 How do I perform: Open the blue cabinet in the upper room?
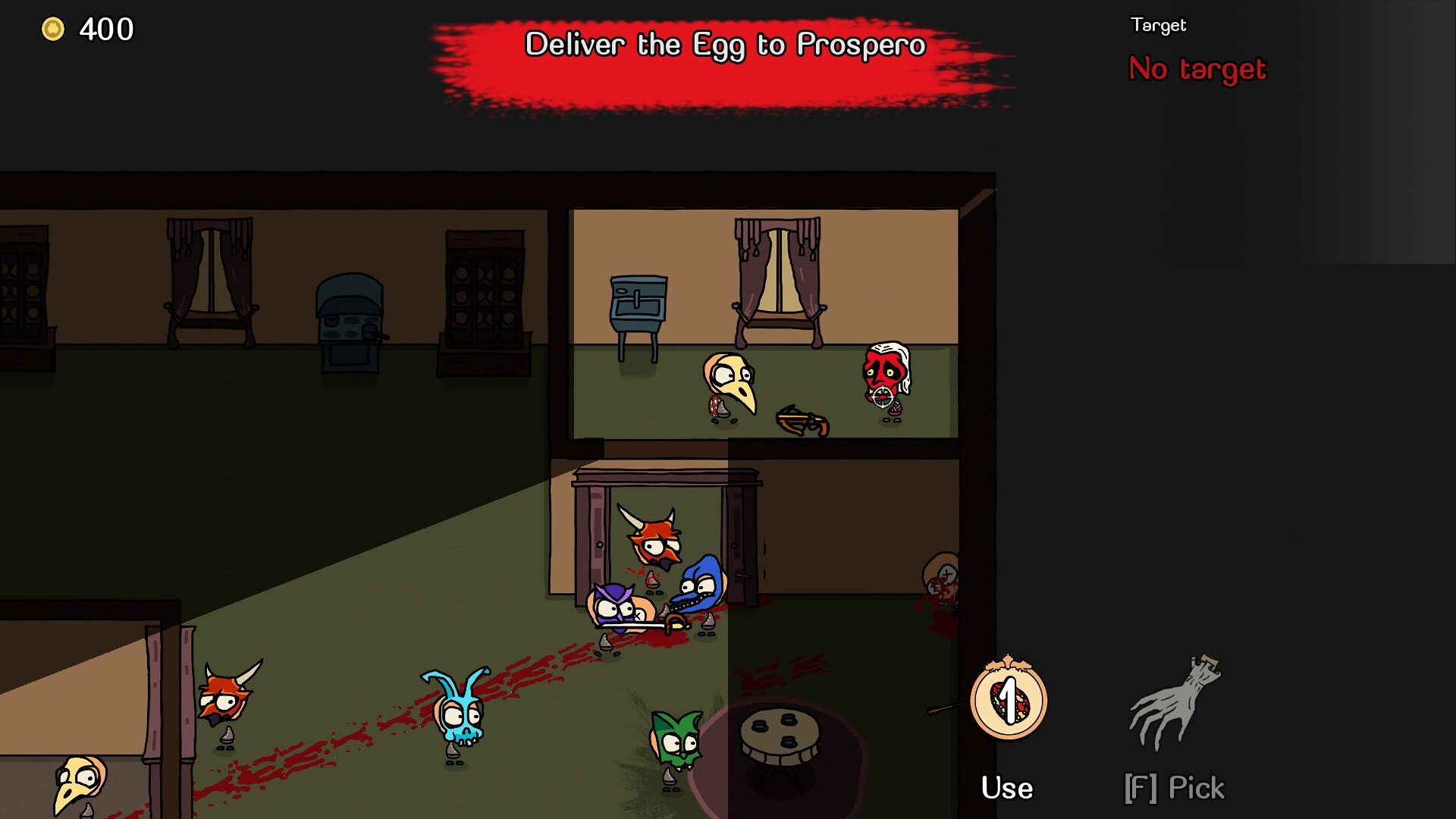(635, 302)
